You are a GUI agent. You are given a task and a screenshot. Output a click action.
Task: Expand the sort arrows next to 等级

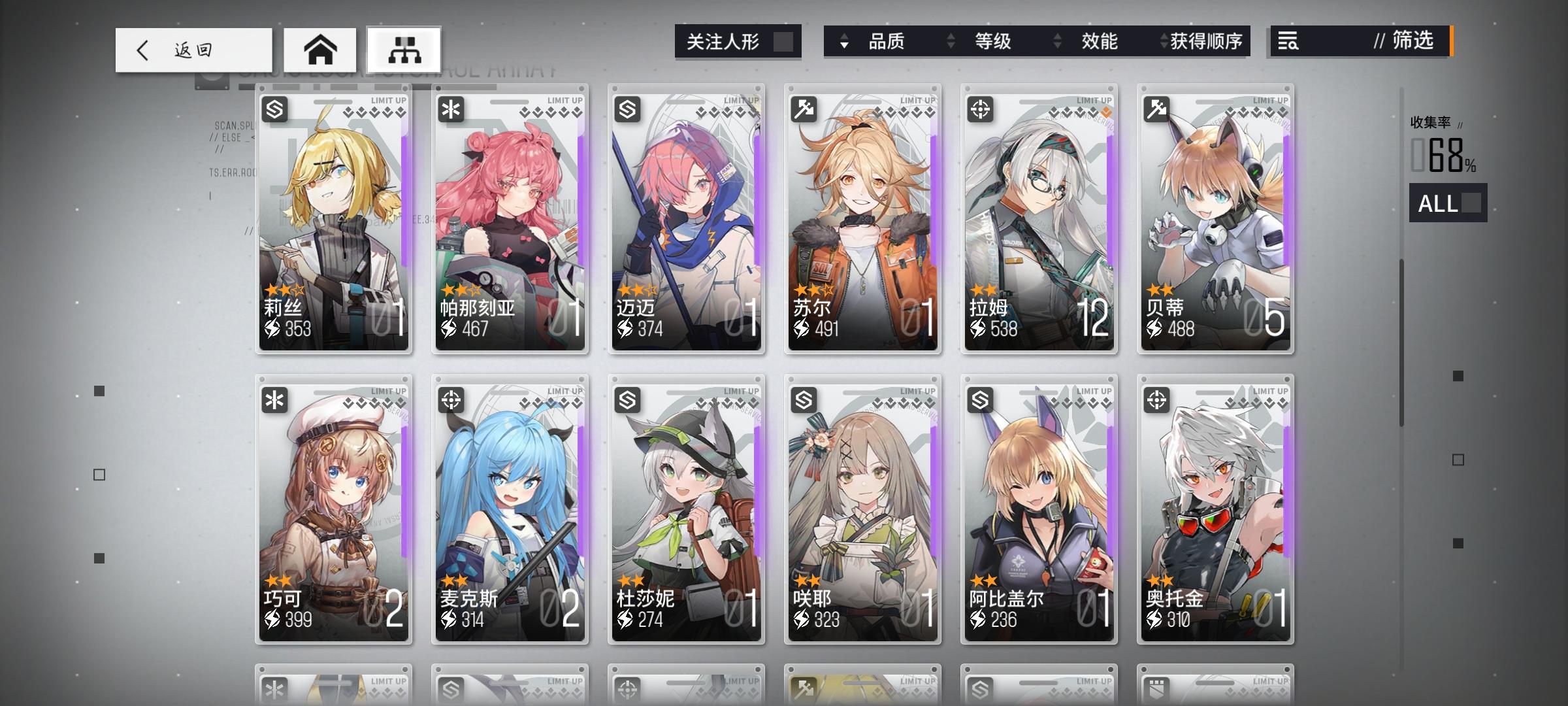click(x=951, y=42)
